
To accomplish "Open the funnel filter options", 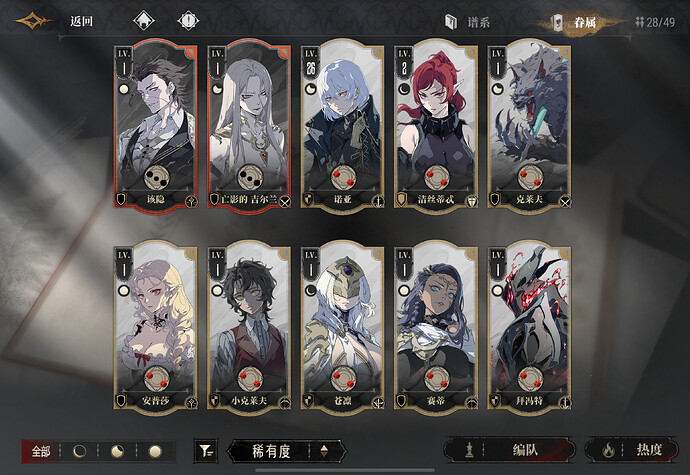I will [x=206, y=451].
